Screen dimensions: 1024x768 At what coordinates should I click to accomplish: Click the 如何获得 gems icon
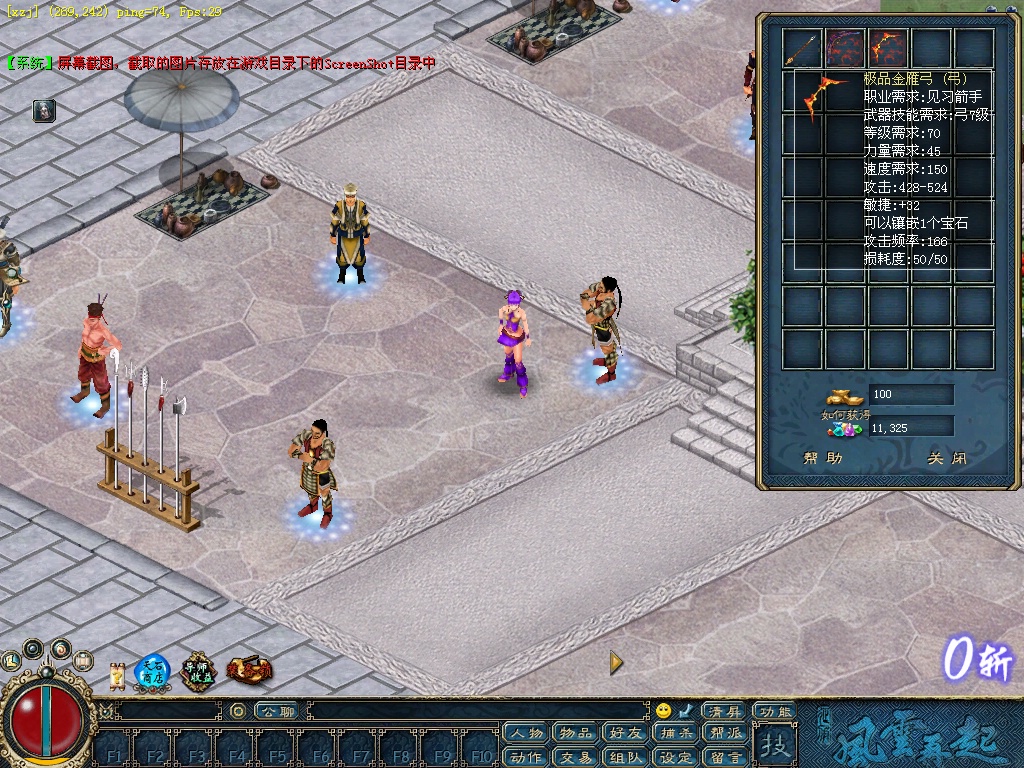tap(846, 428)
